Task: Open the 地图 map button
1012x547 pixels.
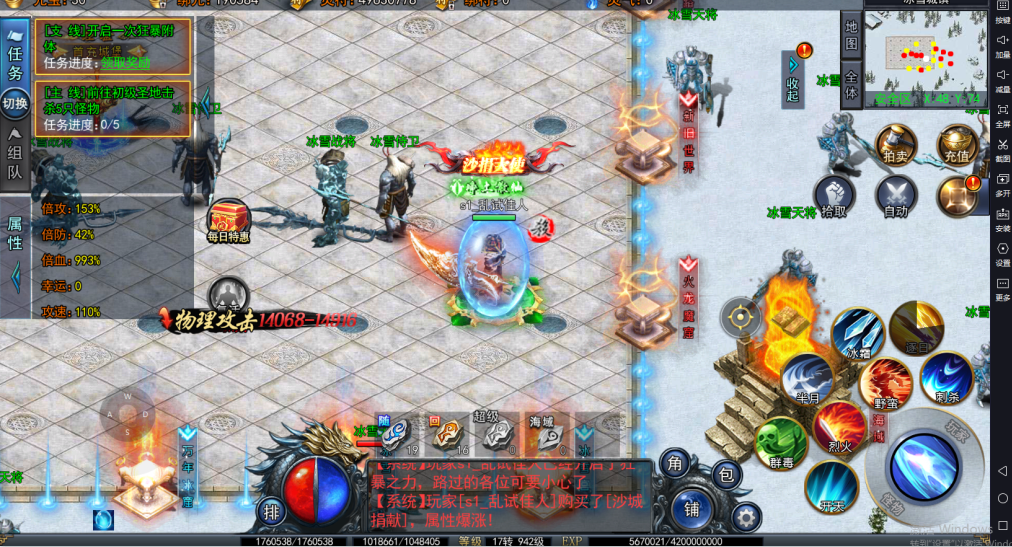Action: pyautogui.click(x=851, y=35)
